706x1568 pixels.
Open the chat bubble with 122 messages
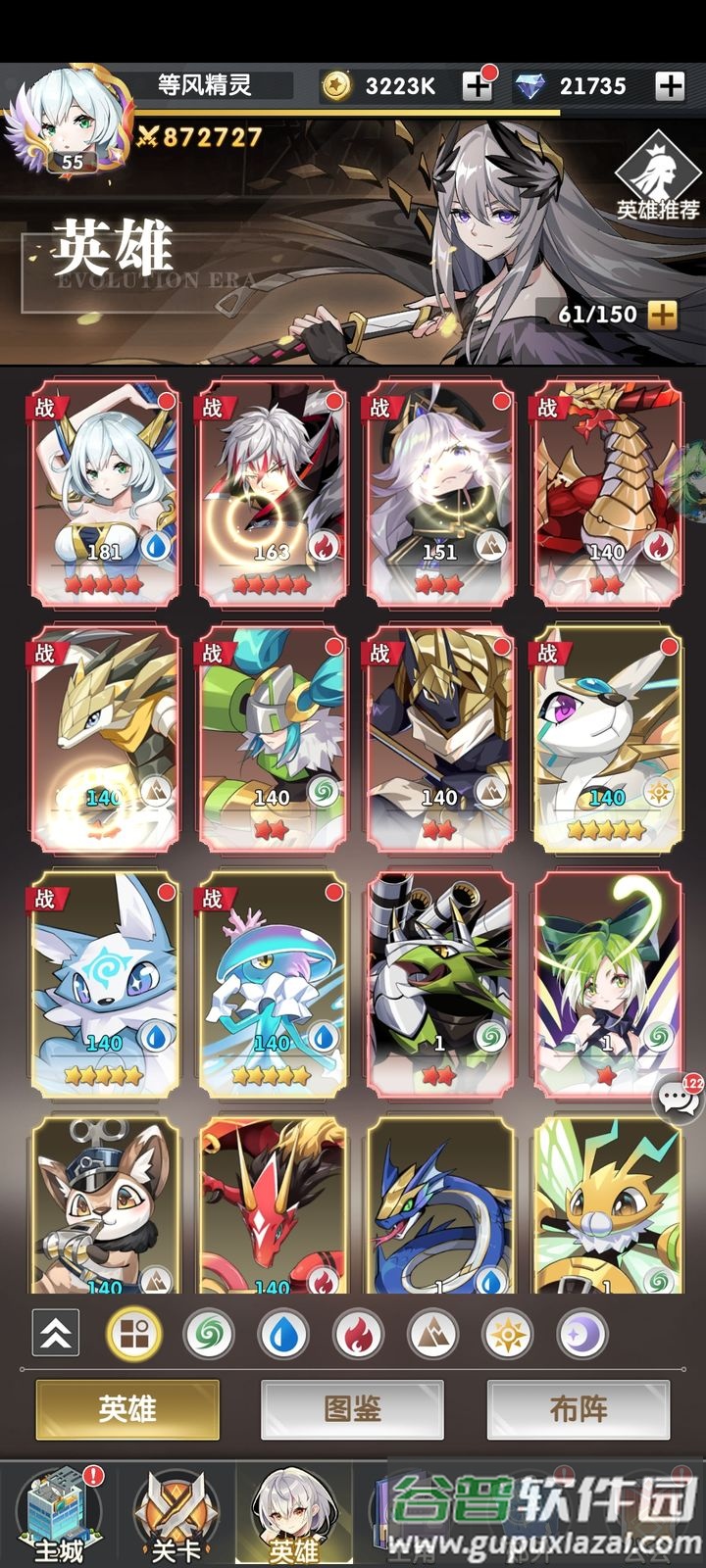678,1096
